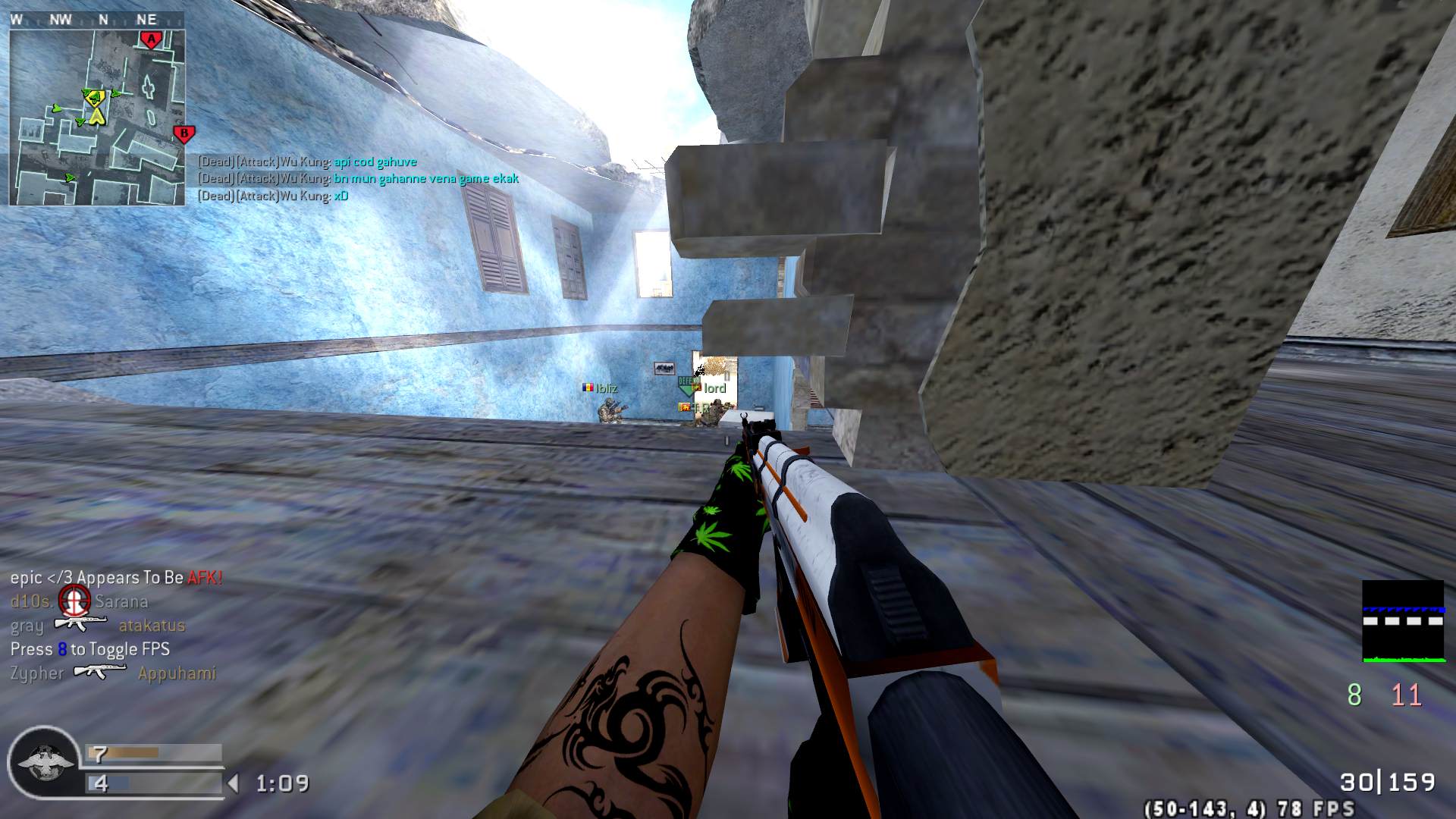
Task: Click Wu Kung's "xD" chat message
Action: 341,196
